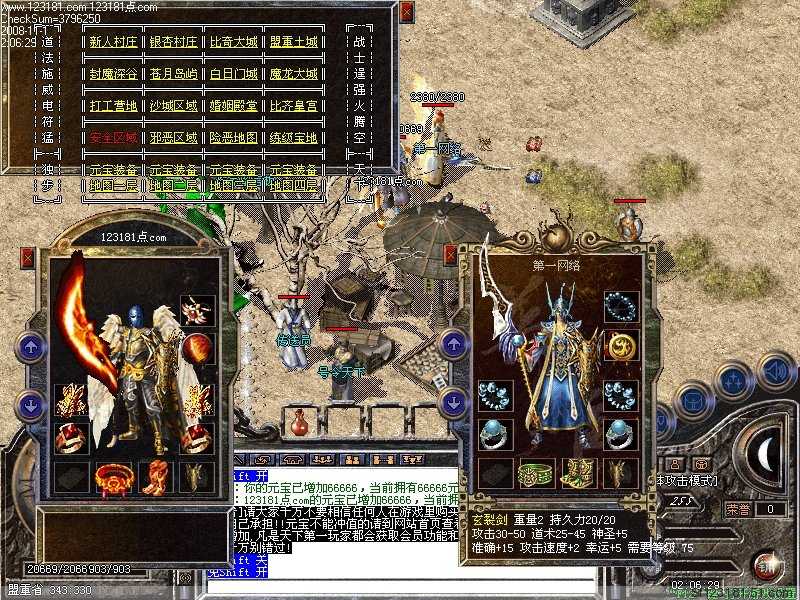Image resolution: width=800 pixels, height=600 pixels.
Task: Select the red potion bottle in the belt slot
Action: [300, 422]
